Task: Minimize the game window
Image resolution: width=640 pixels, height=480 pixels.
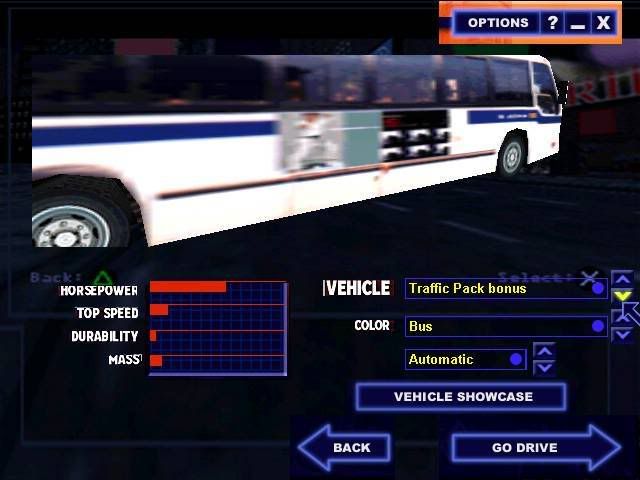Action: click(577, 22)
